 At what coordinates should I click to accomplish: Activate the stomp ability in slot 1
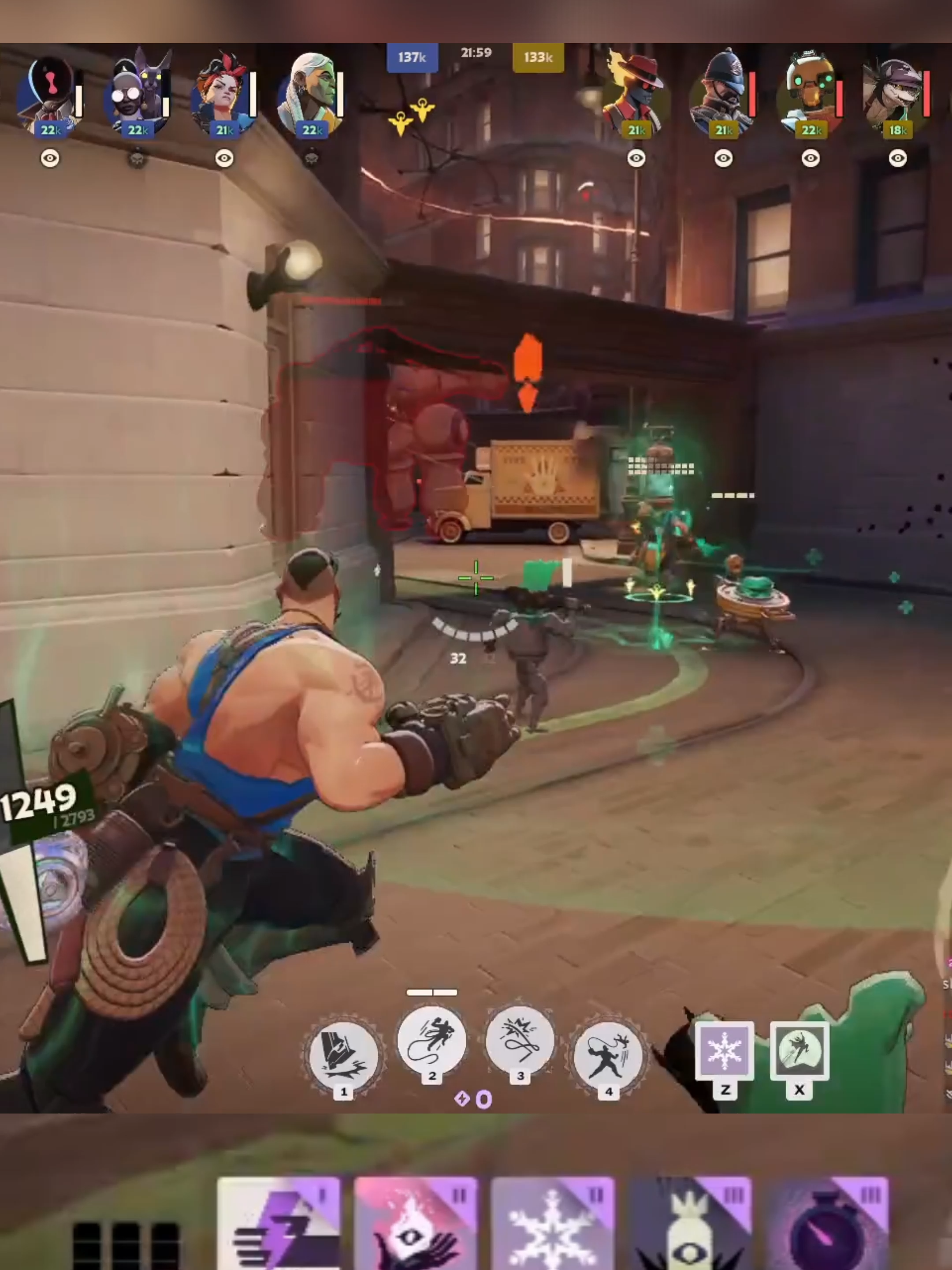[342, 1053]
